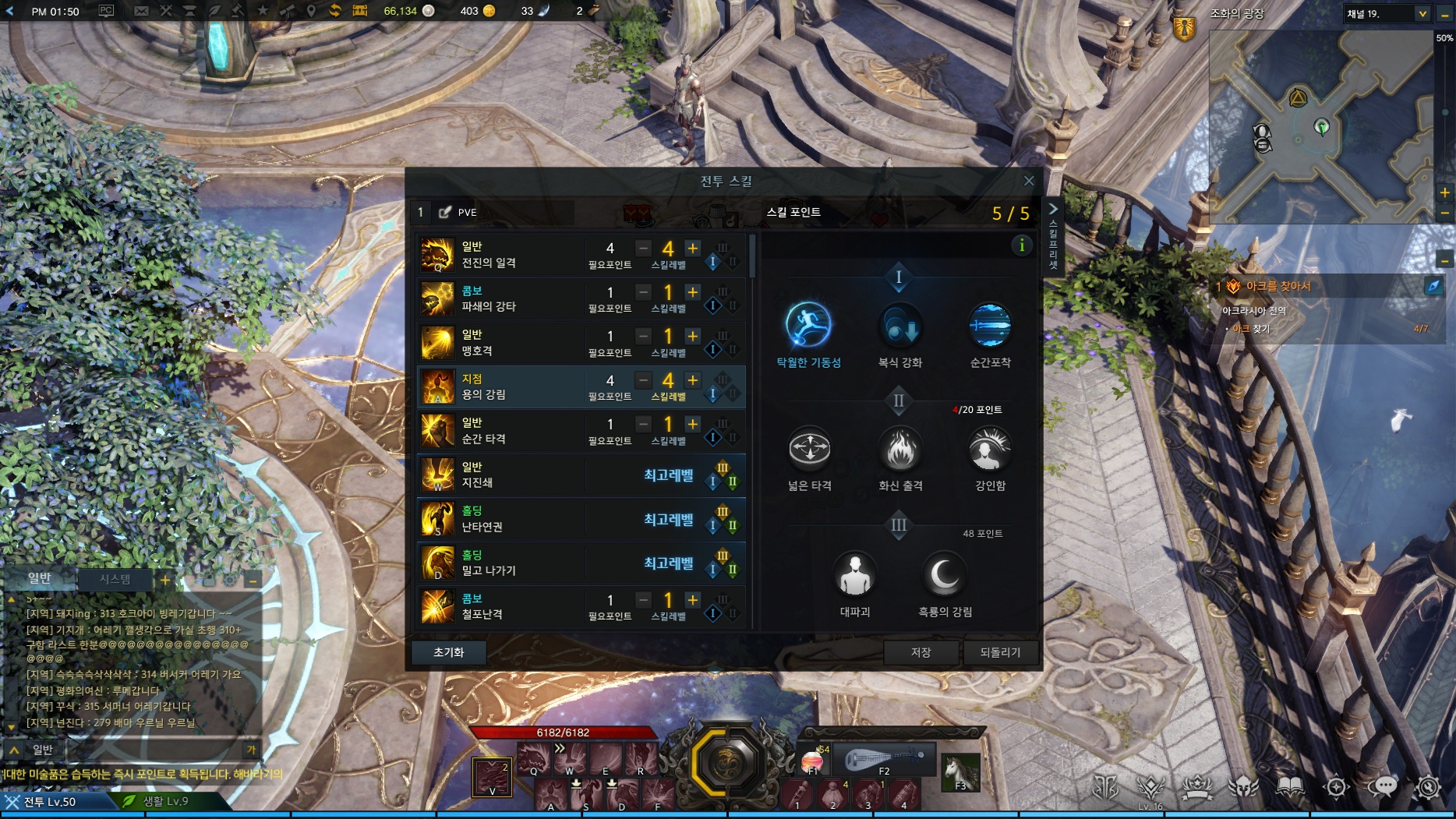This screenshot has height=819, width=1456.
Task: Zoom in on the minimap
Action: [x=1444, y=192]
